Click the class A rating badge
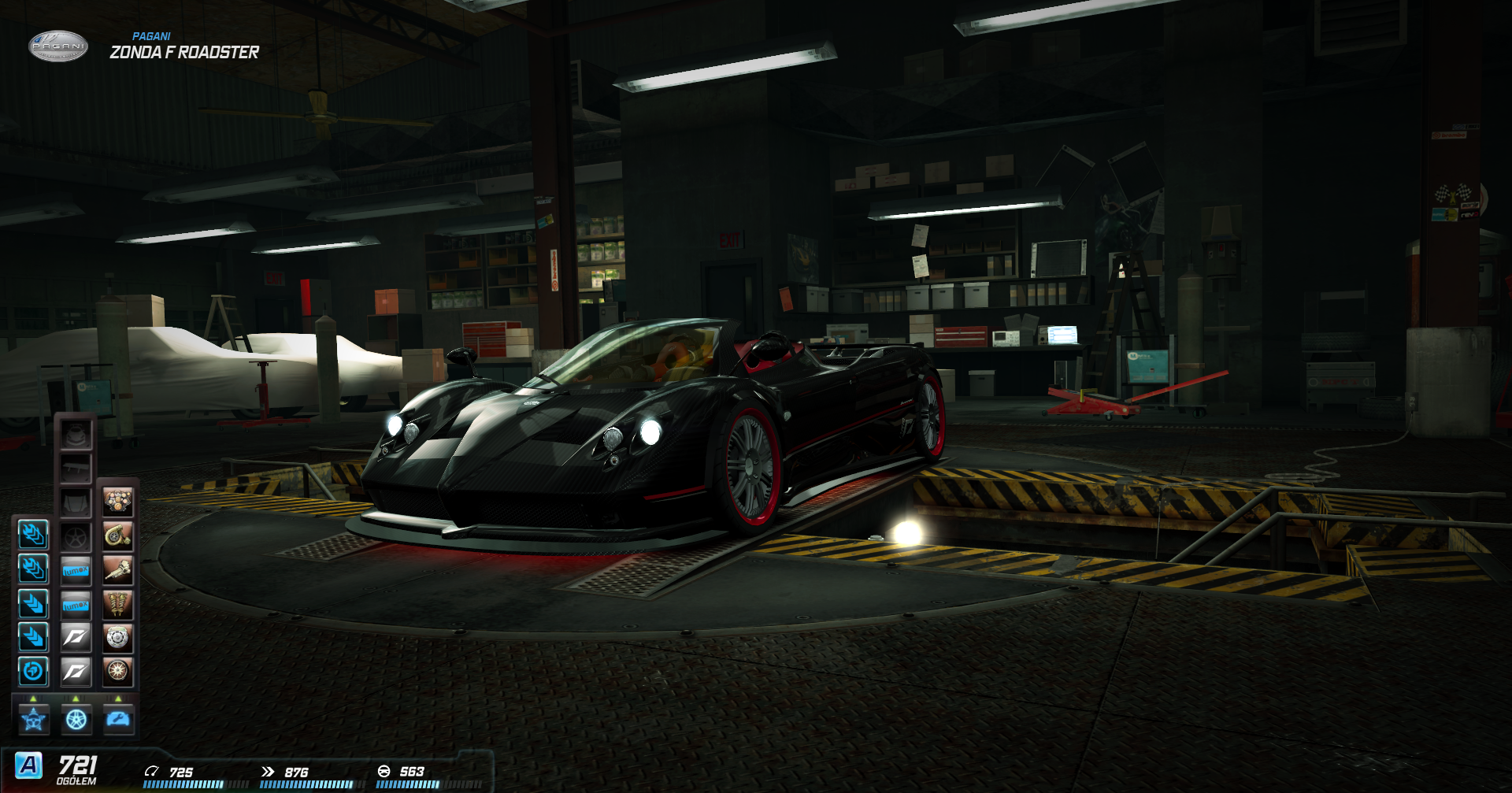The height and width of the screenshot is (793, 1512). (x=29, y=765)
